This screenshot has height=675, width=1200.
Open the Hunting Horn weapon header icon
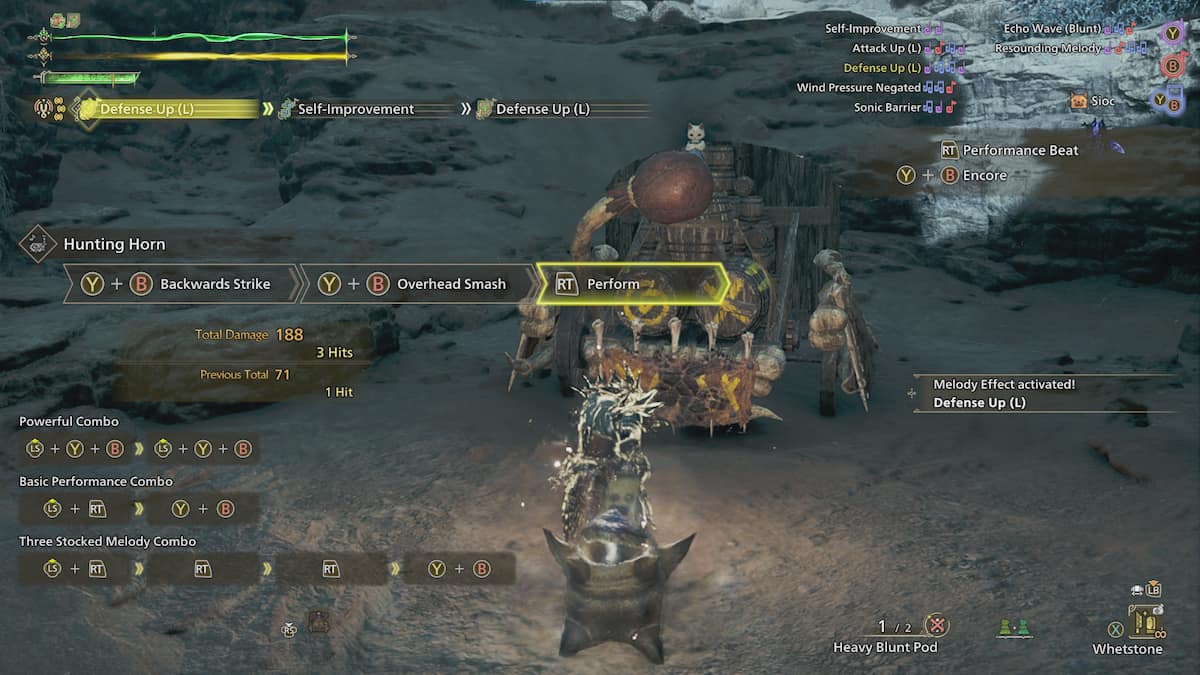click(x=38, y=244)
